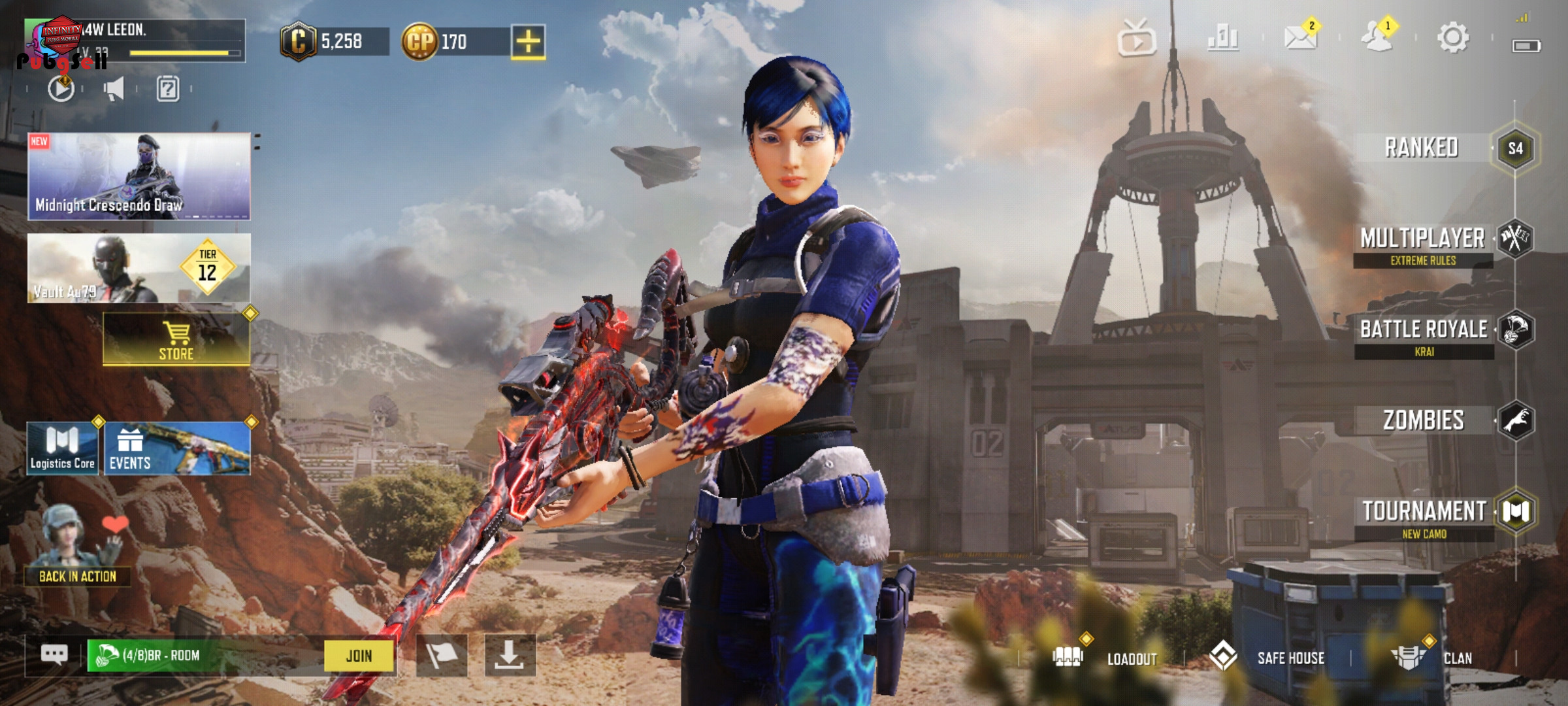
Task: Open the friends list icon
Action: click(1377, 38)
